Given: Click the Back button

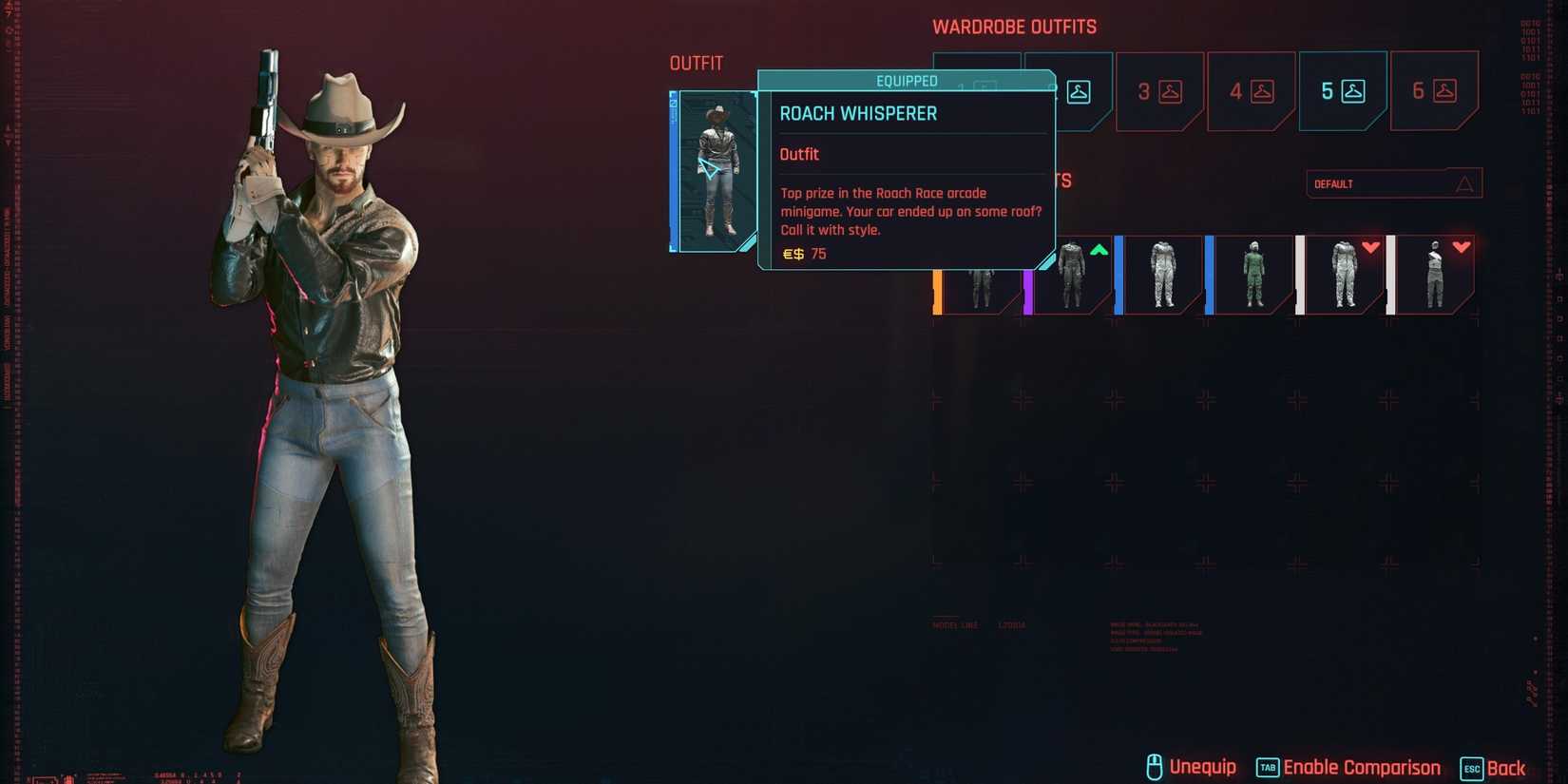Looking at the screenshot, I should point(1508,767).
